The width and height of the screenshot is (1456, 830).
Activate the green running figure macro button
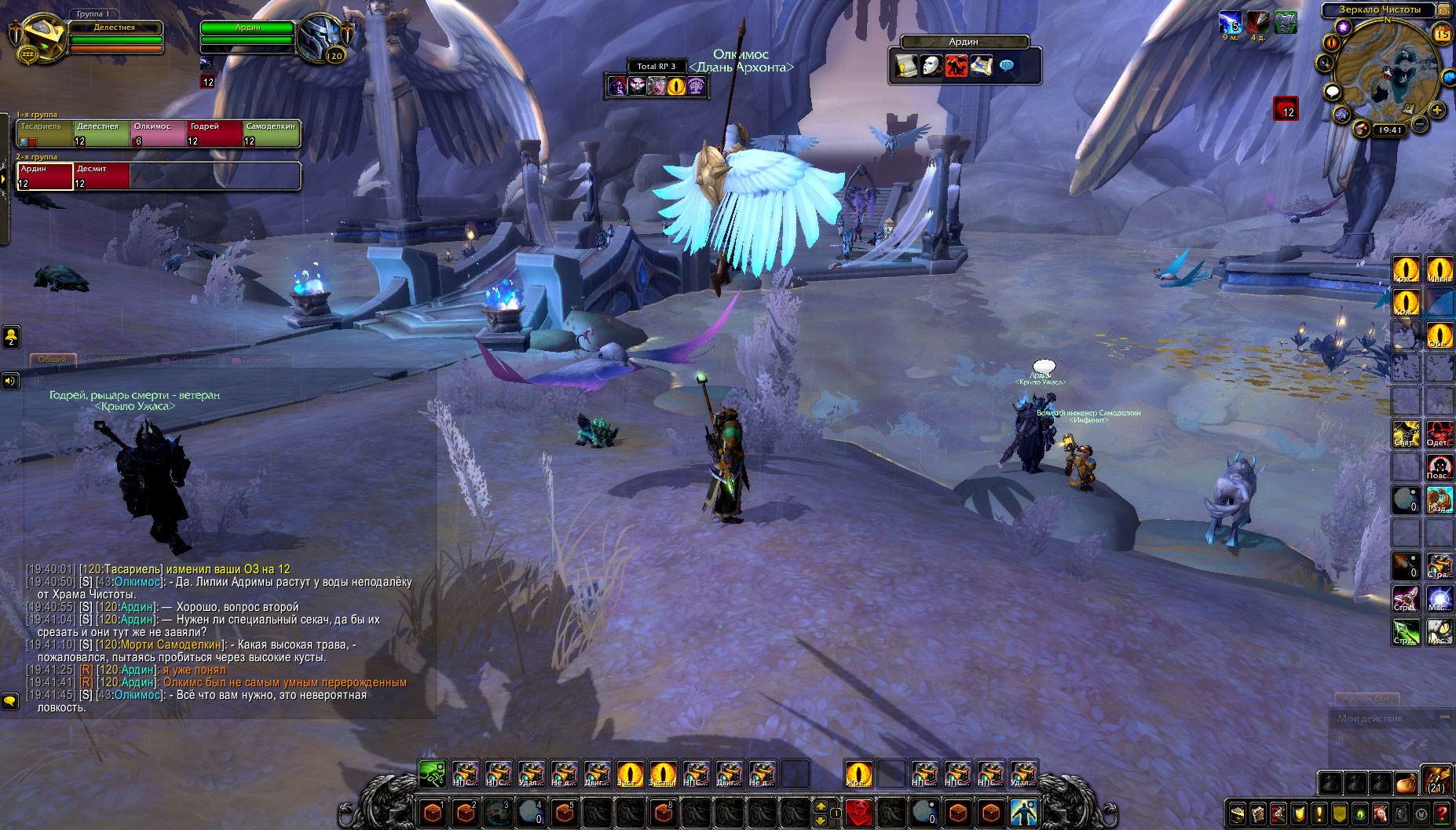tap(432, 774)
